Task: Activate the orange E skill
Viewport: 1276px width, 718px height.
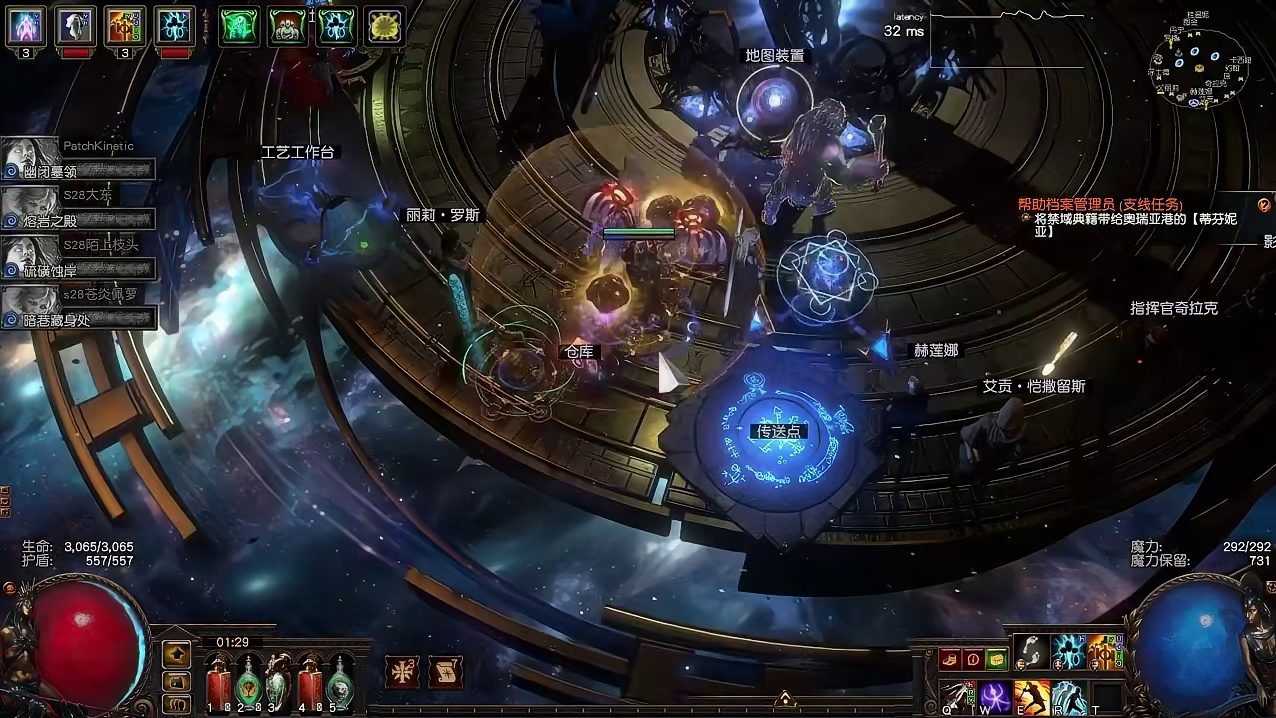Action: pos(1031,697)
